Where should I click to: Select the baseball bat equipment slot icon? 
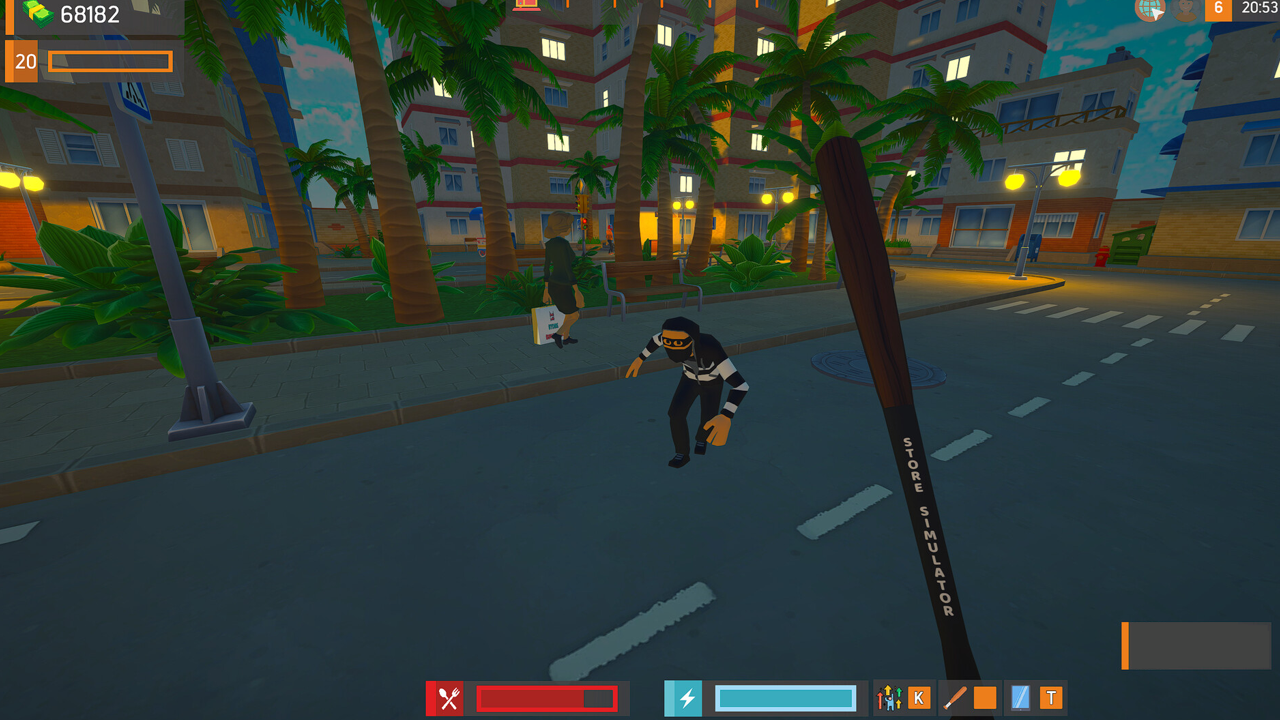click(x=955, y=697)
